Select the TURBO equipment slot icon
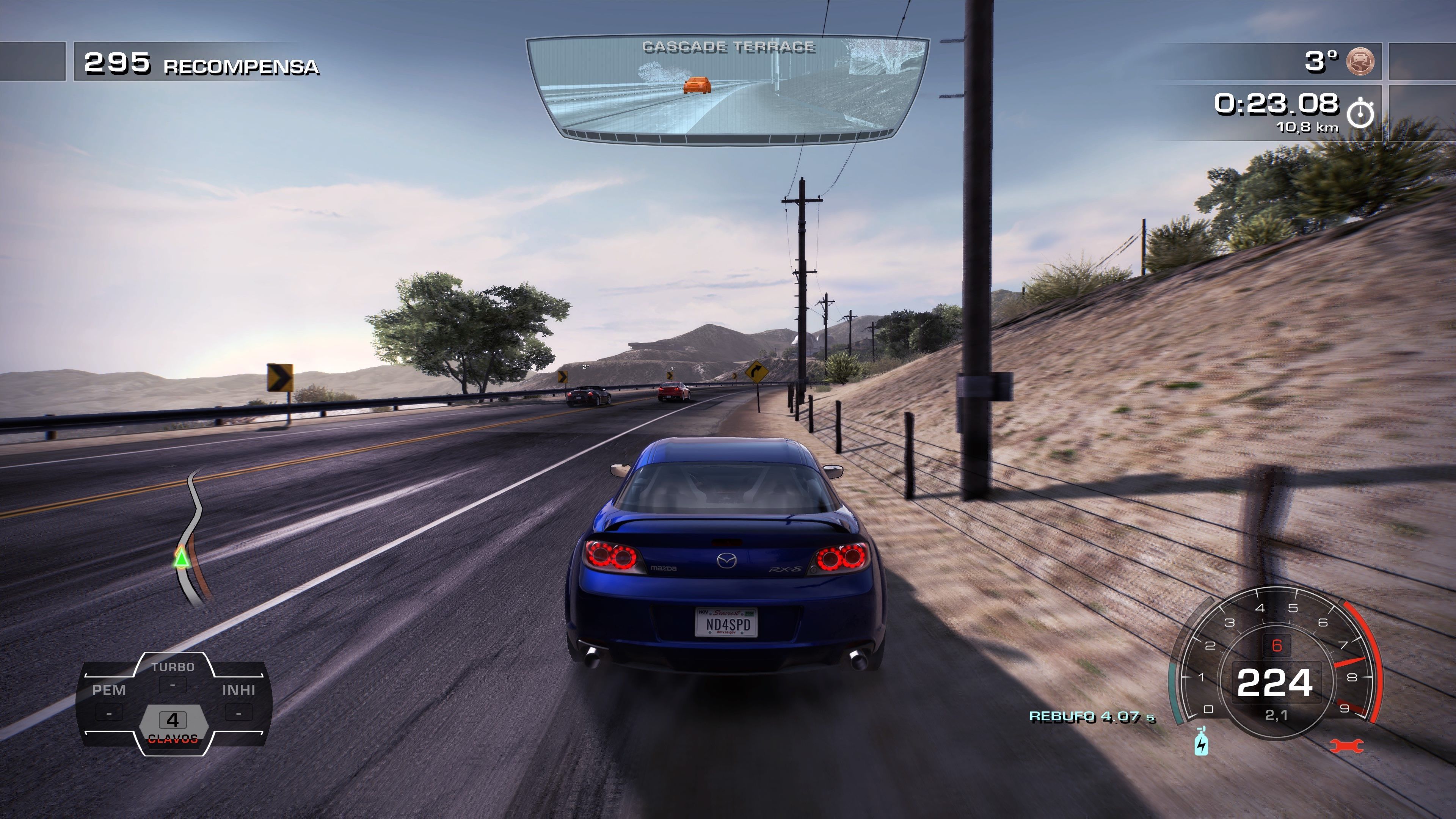Image resolution: width=1456 pixels, height=819 pixels. pyautogui.click(x=173, y=682)
